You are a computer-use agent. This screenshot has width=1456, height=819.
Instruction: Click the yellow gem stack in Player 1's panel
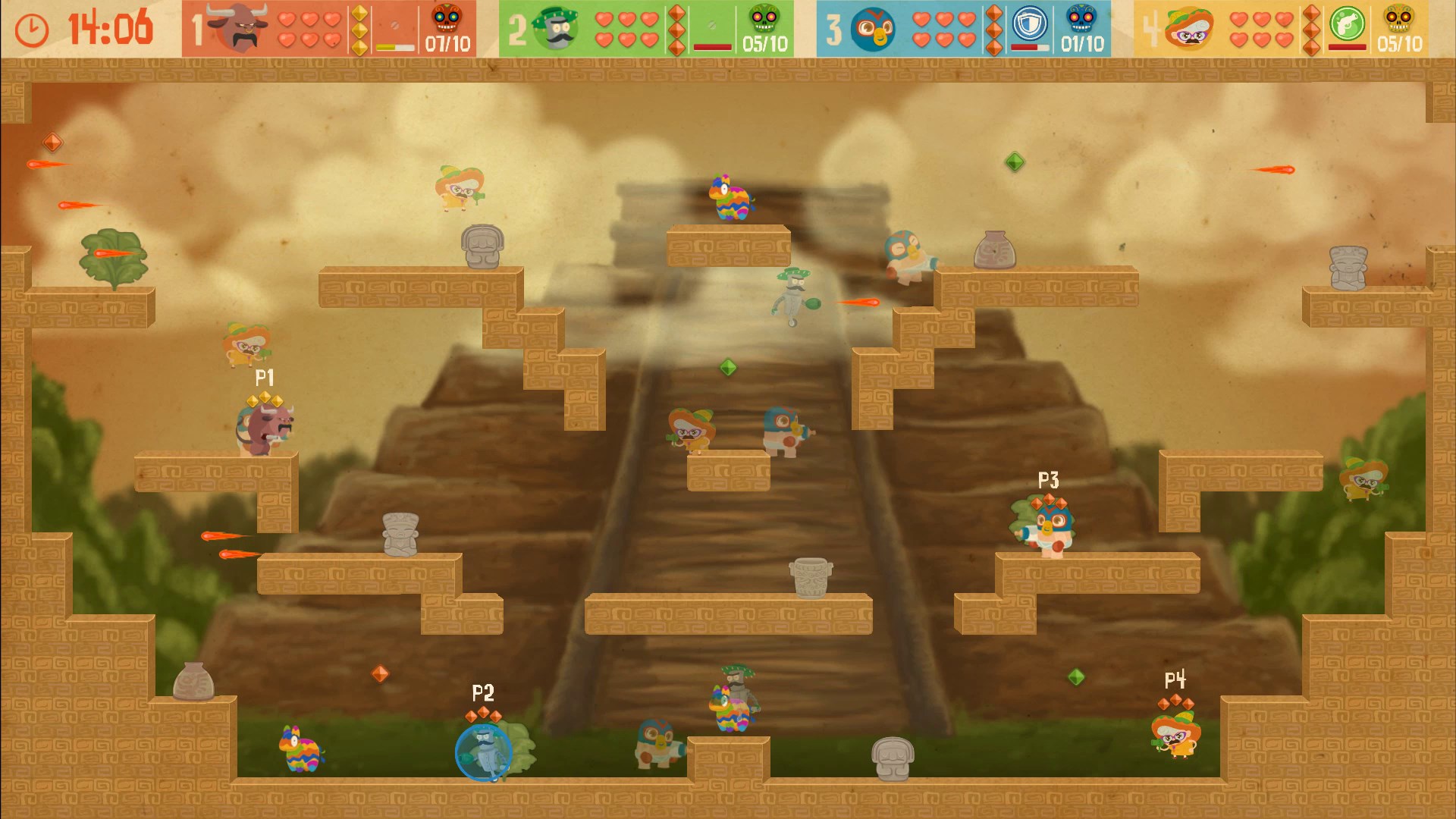coord(359,30)
